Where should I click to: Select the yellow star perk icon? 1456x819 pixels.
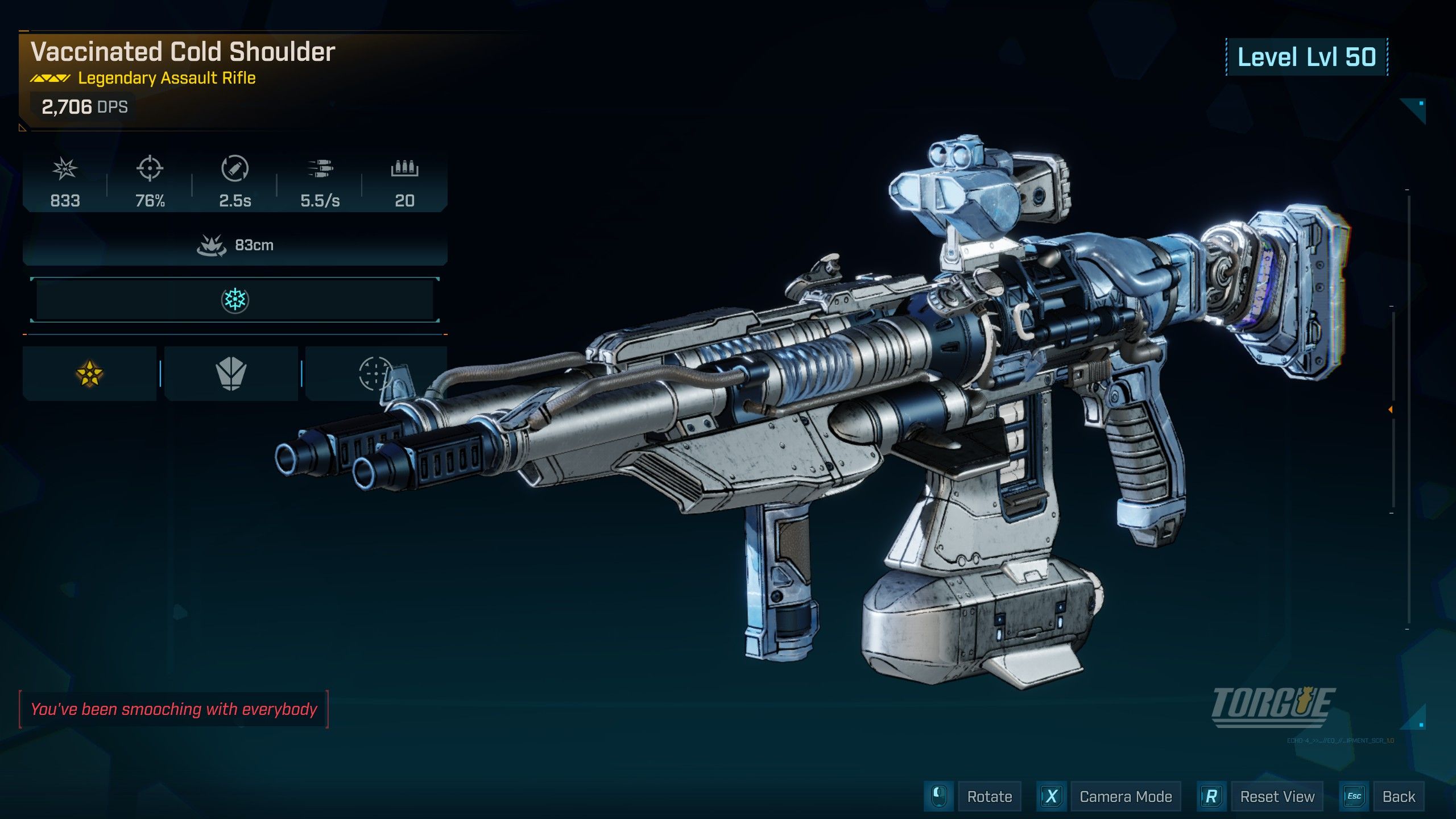coord(89,374)
